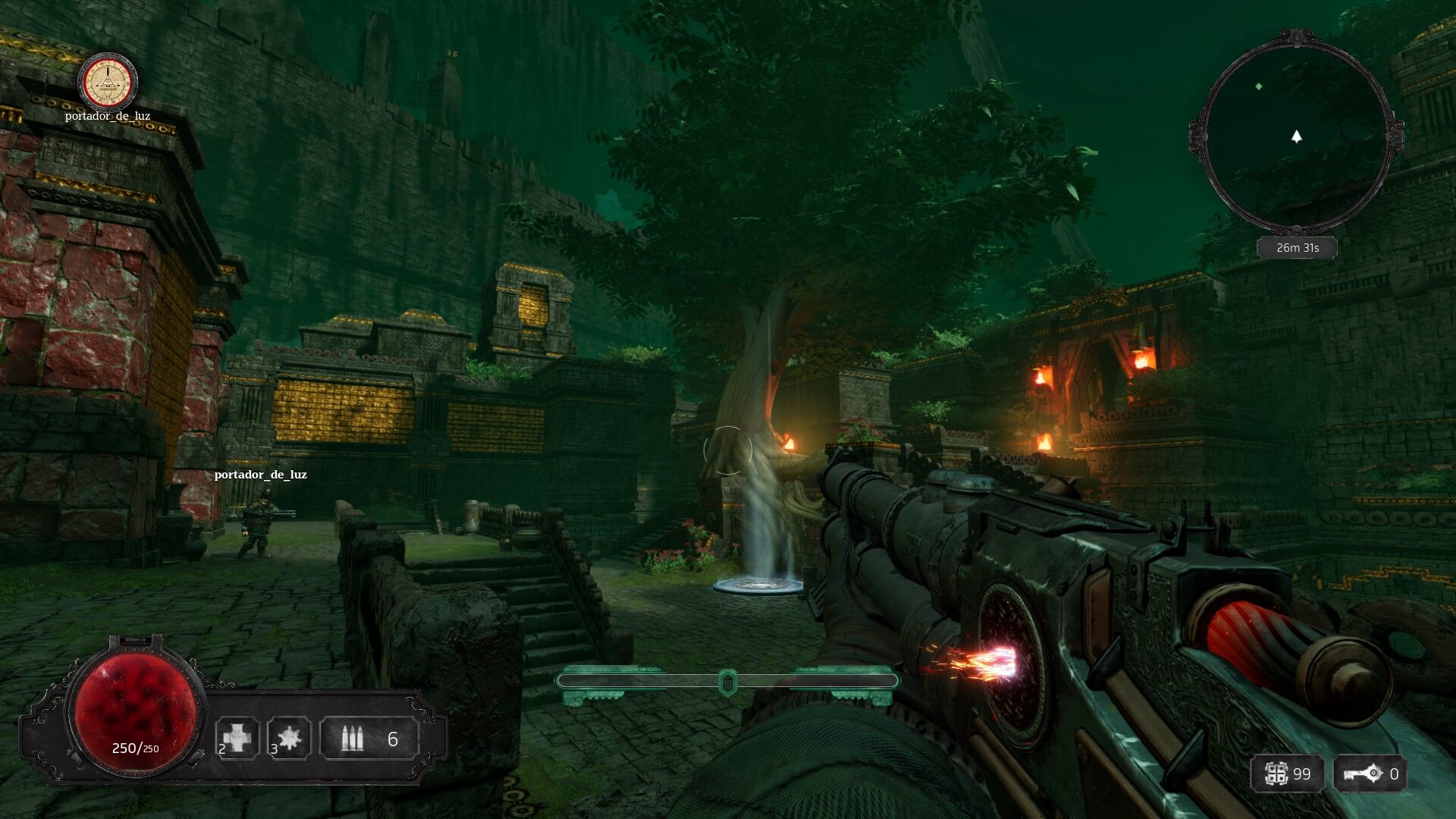
Task: Click the rune currency counter icon
Action: [x=1276, y=773]
